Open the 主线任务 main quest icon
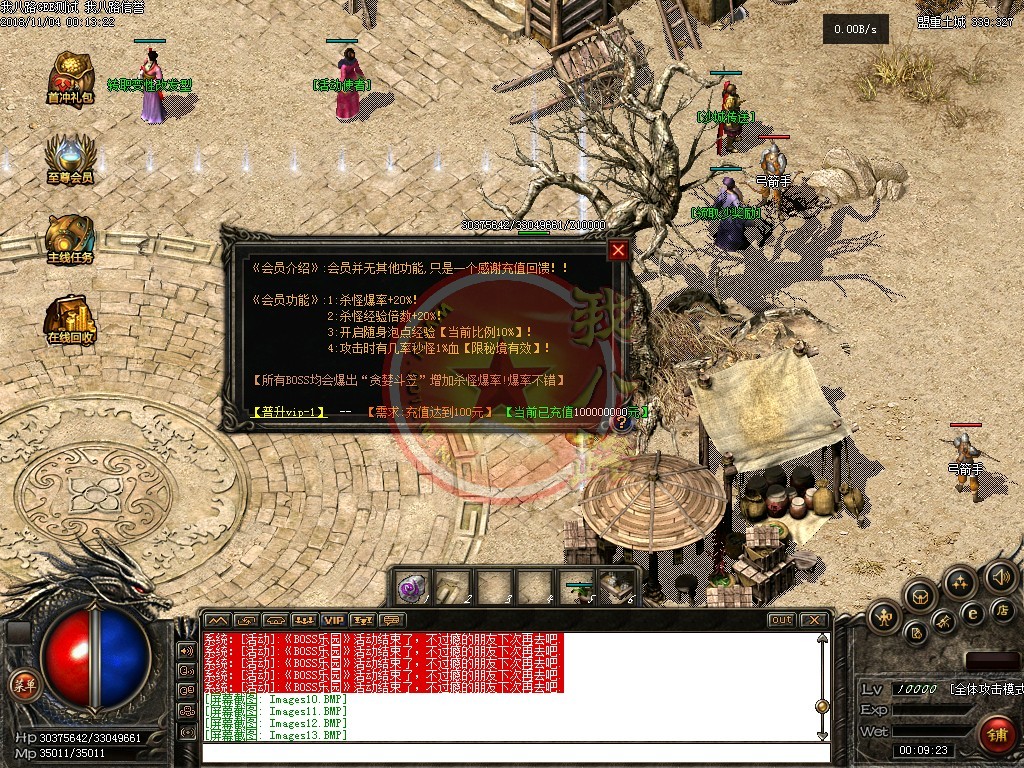This screenshot has height=768, width=1024. [70, 238]
